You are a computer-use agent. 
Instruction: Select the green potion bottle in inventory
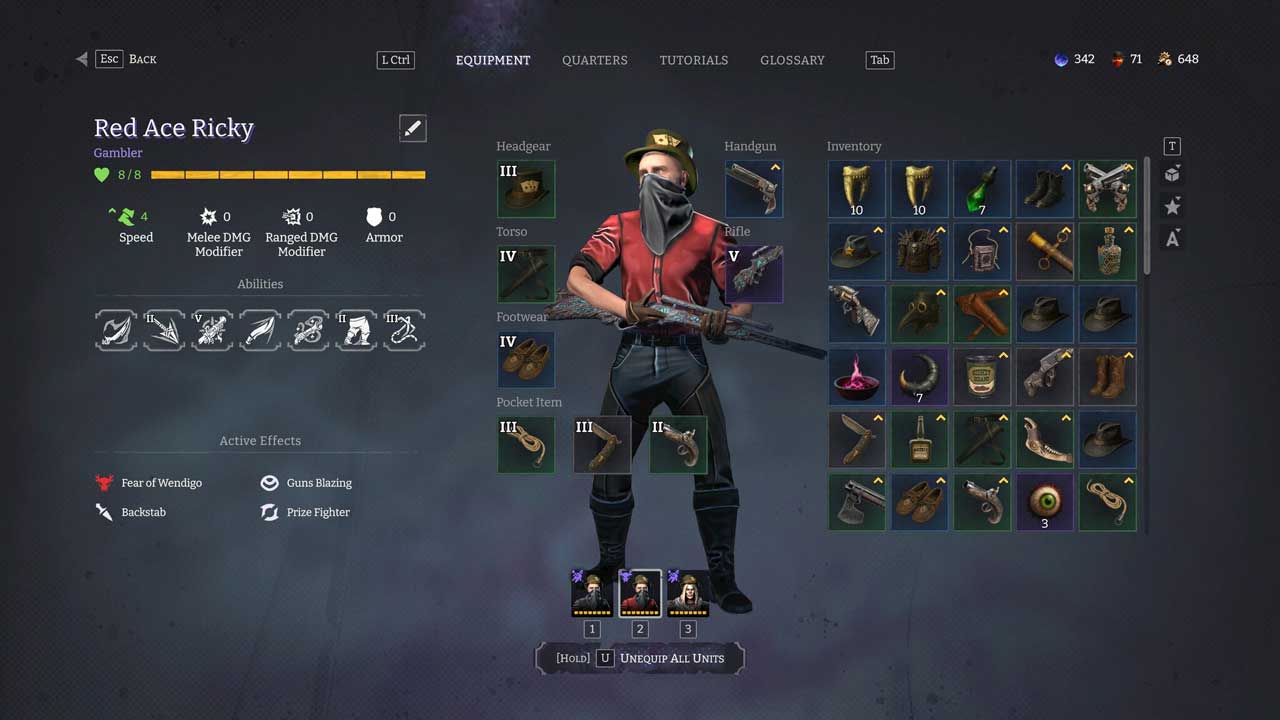click(982, 189)
